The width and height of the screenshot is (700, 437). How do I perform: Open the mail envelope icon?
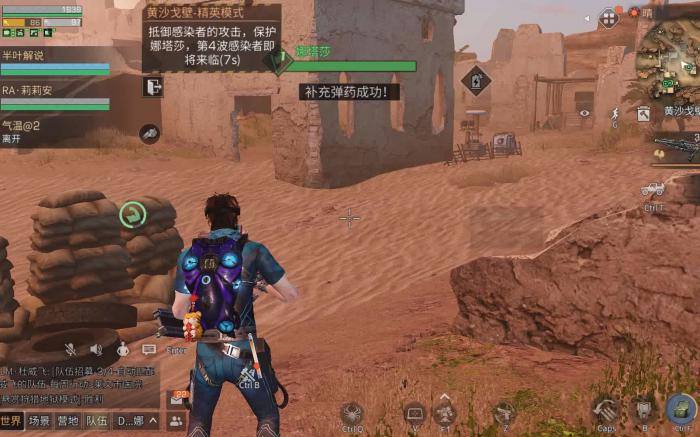177,398
